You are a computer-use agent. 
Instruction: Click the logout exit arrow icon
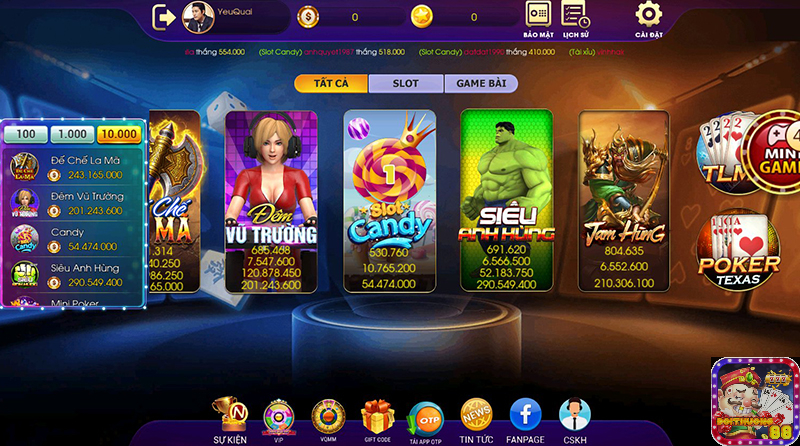point(164,16)
